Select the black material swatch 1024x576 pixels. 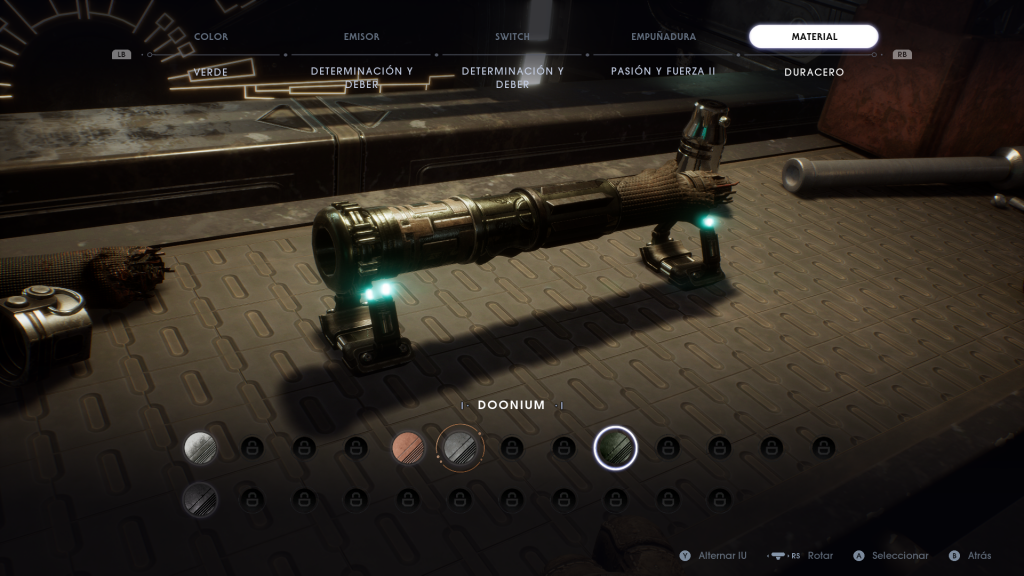pos(201,498)
